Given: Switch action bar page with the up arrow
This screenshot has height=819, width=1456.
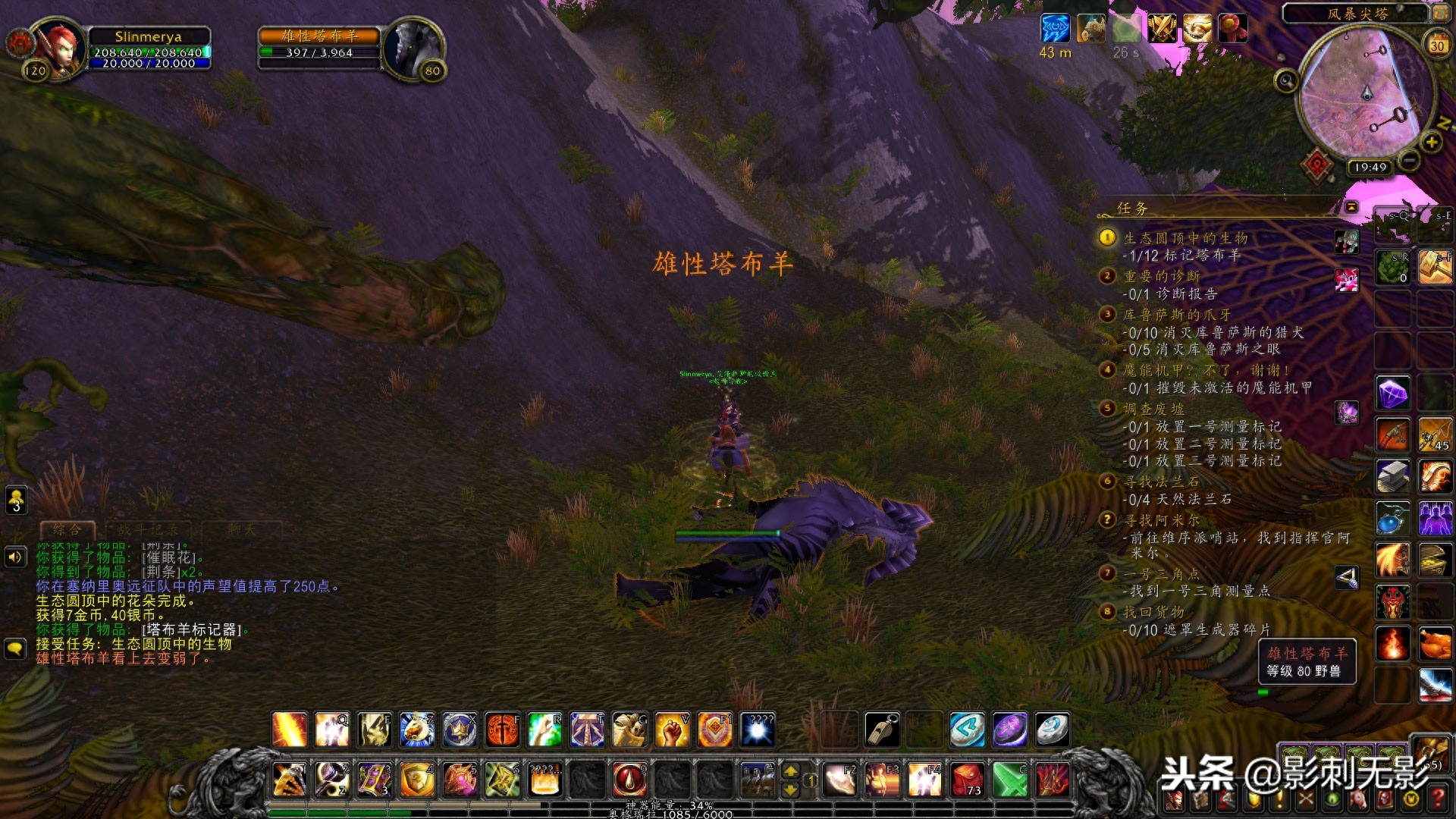Looking at the screenshot, I should point(790,771).
